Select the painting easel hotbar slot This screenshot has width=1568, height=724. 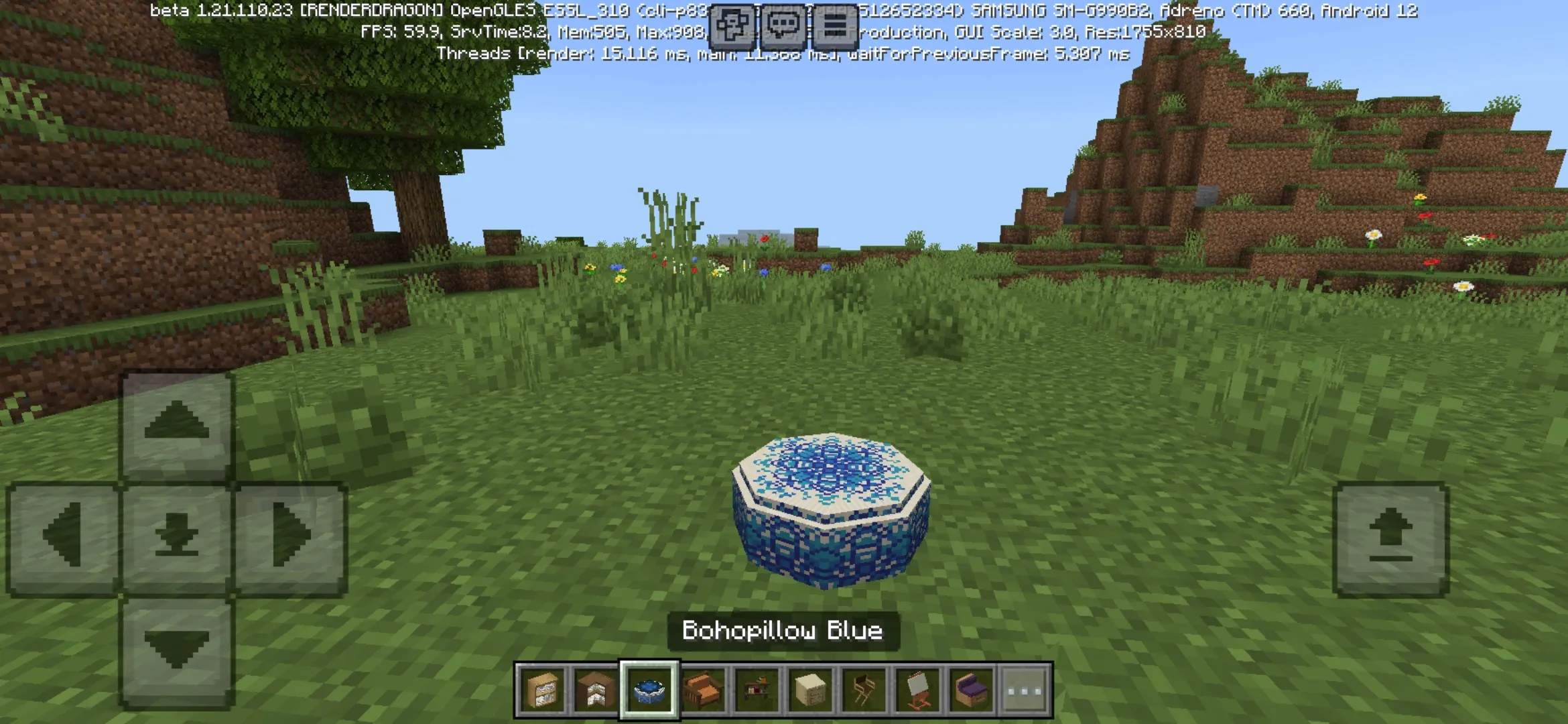[917, 690]
